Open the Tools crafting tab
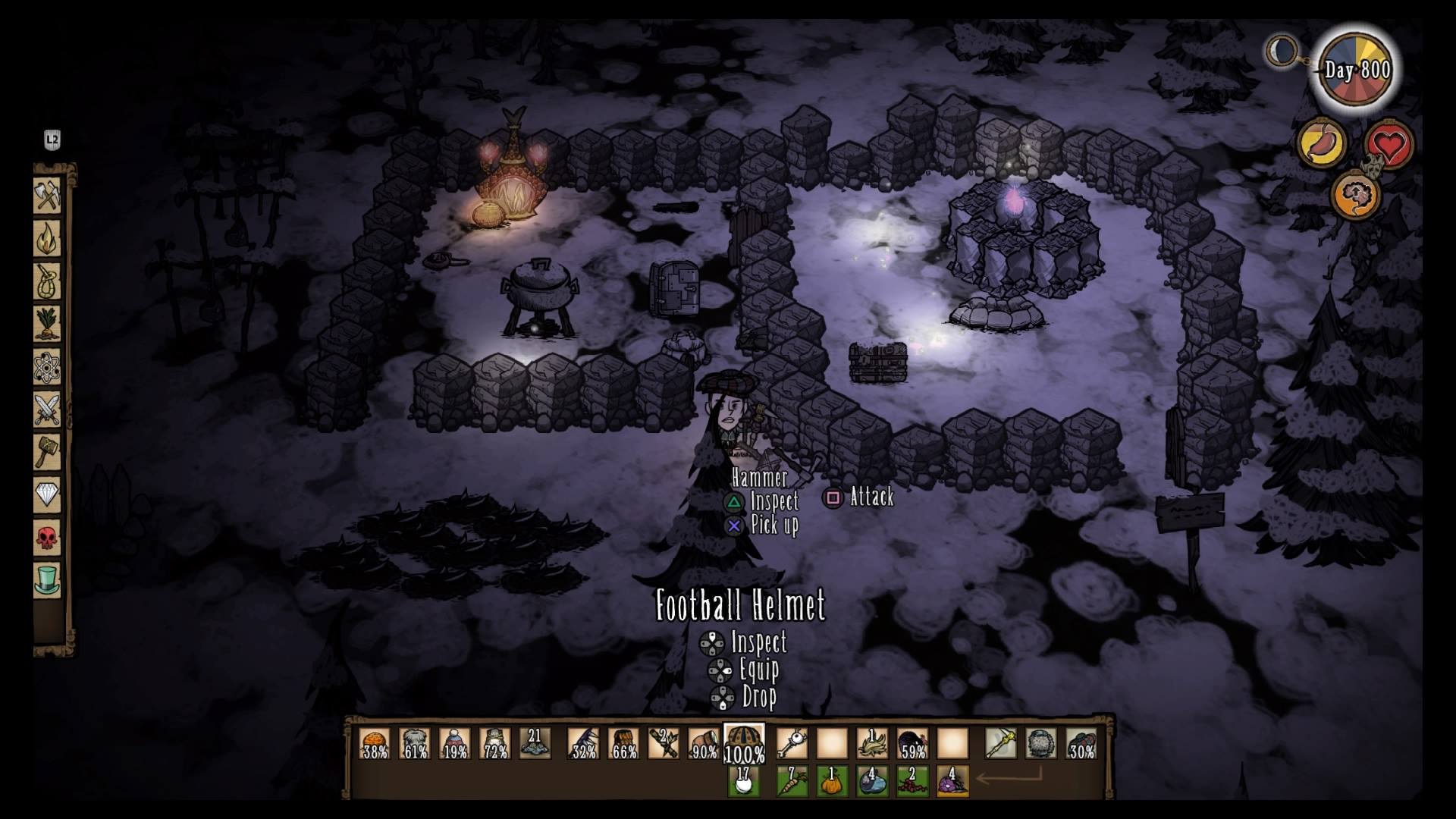1456x819 pixels. (47, 196)
